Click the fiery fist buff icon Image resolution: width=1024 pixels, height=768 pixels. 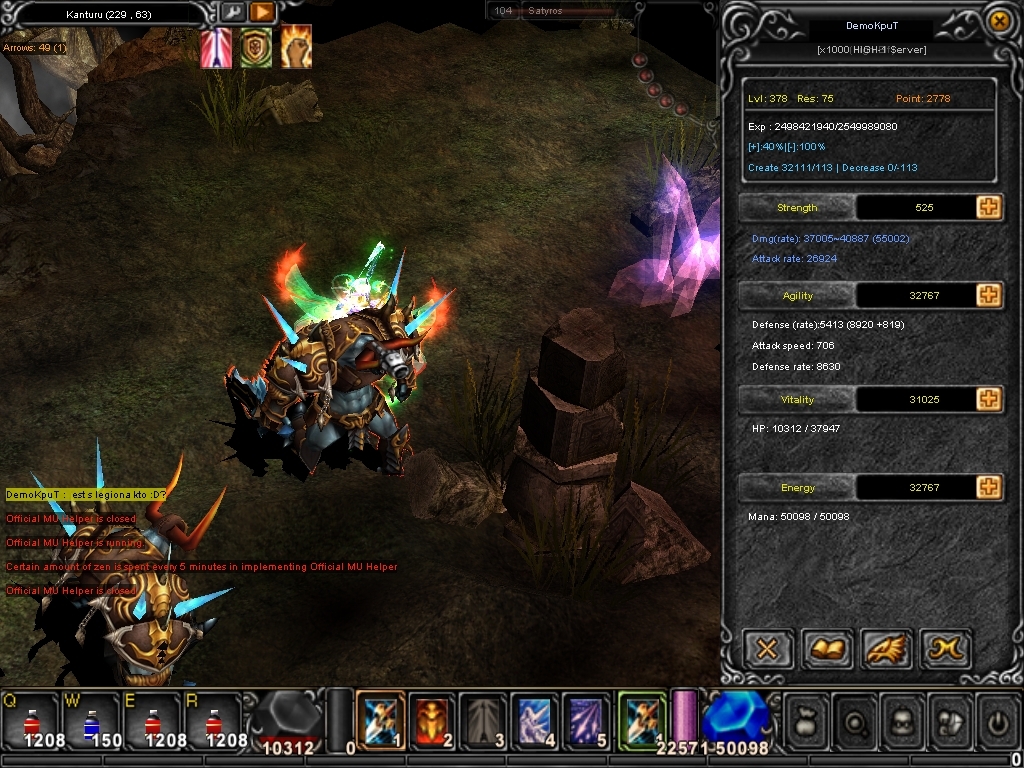coord(295,47)
